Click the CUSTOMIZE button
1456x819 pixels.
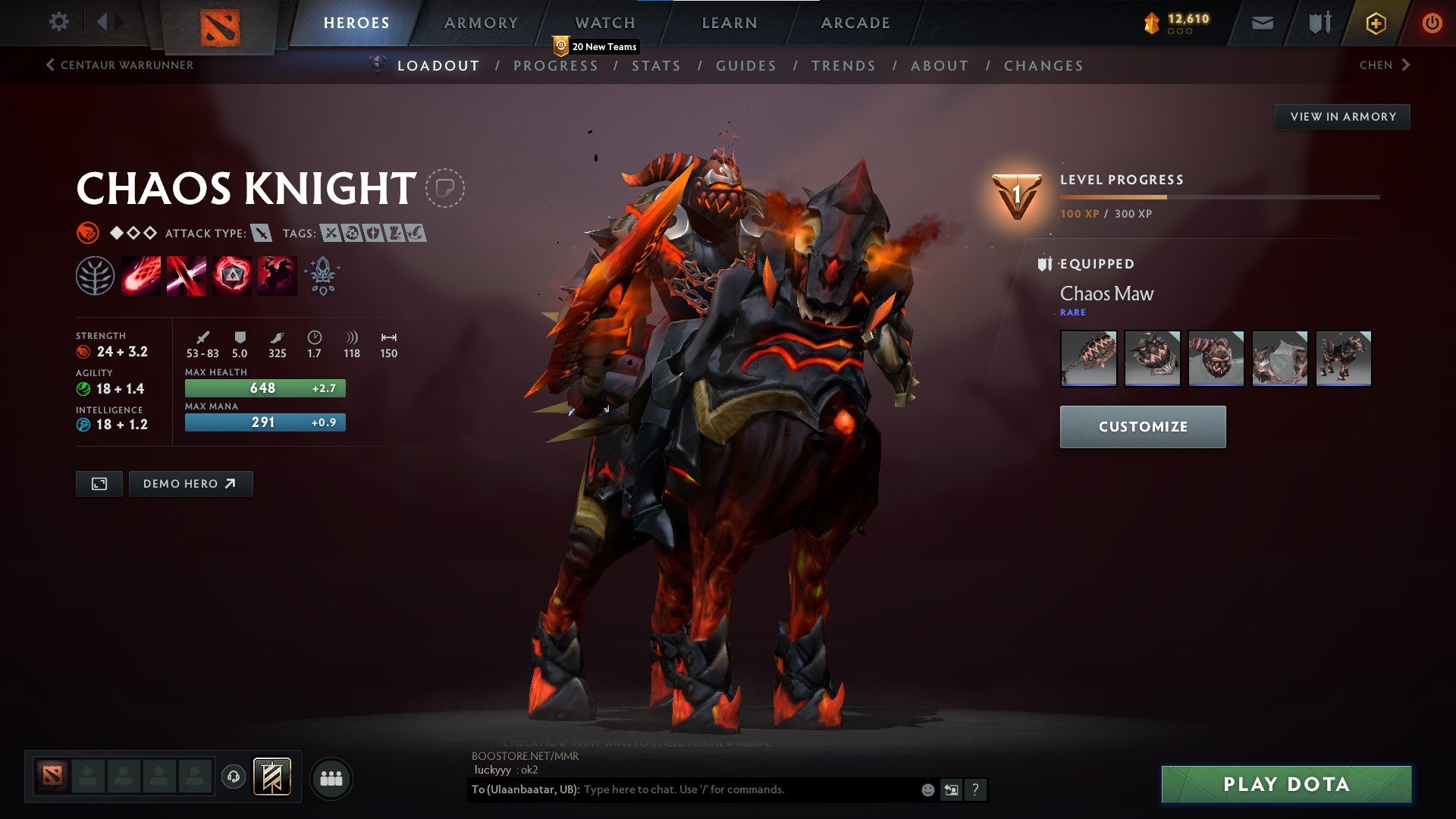1142,426
